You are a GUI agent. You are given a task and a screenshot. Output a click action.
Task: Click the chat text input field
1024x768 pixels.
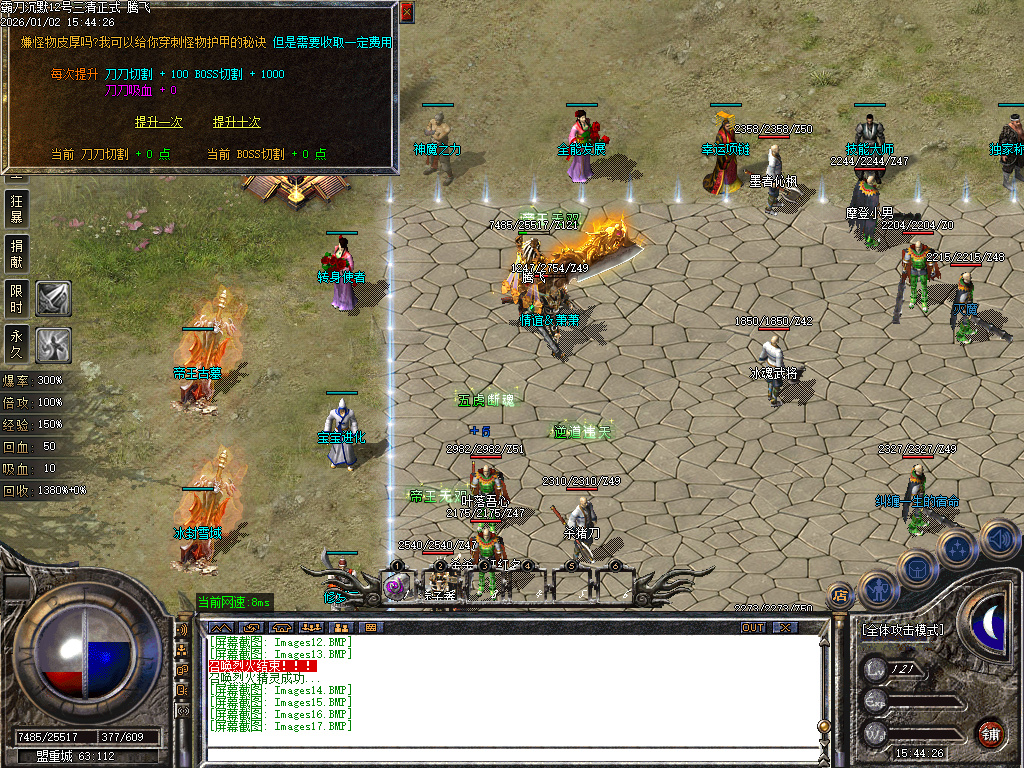(x=510, y=756)
